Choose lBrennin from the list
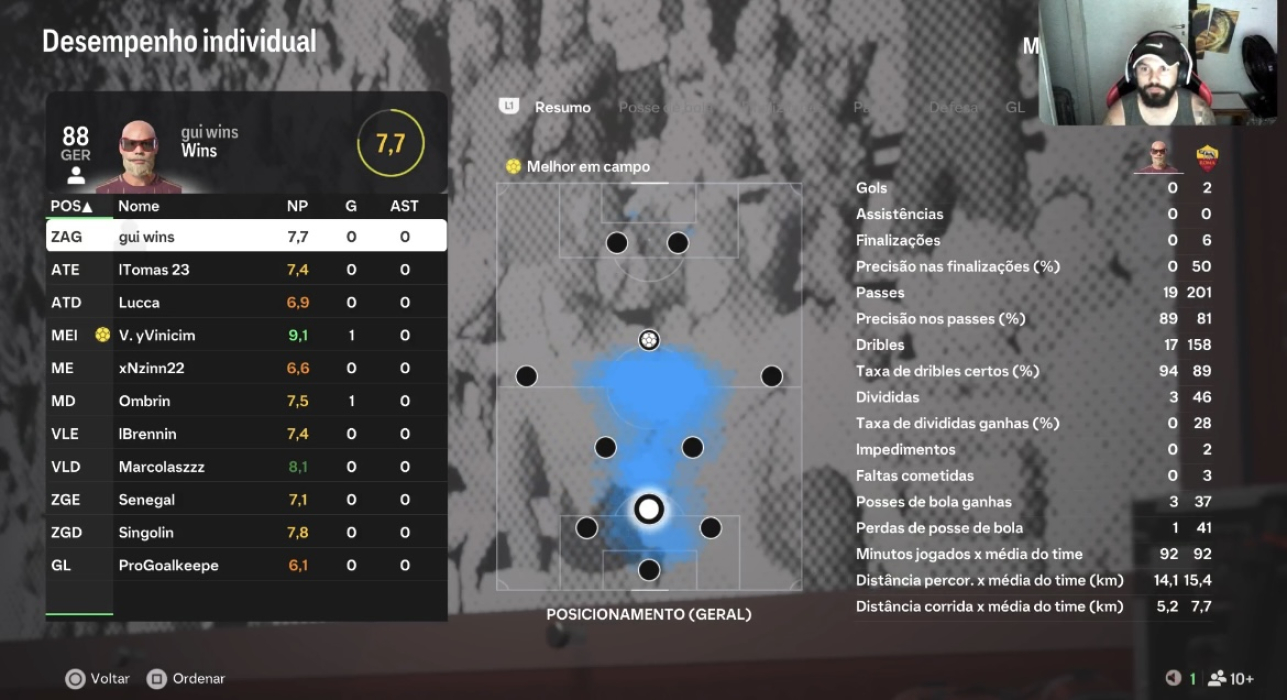 pyautogui.click(x=246, y=434)
